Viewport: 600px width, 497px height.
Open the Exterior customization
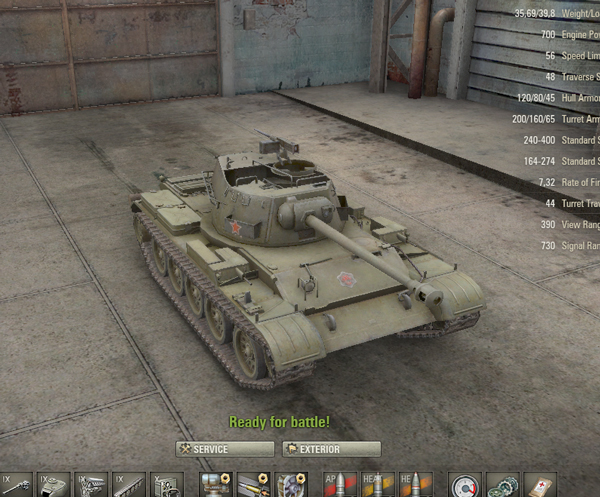[x=331, y=449]
